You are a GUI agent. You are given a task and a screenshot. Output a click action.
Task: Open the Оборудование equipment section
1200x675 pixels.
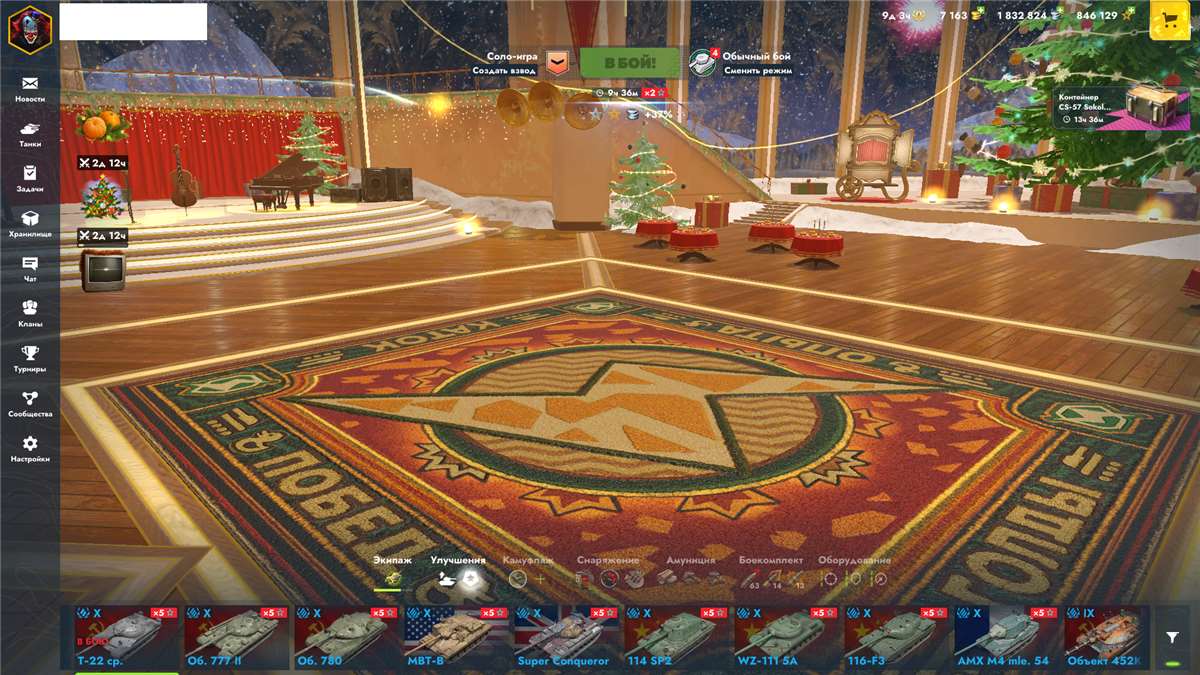pyautogui.click(x=854, y=571)
